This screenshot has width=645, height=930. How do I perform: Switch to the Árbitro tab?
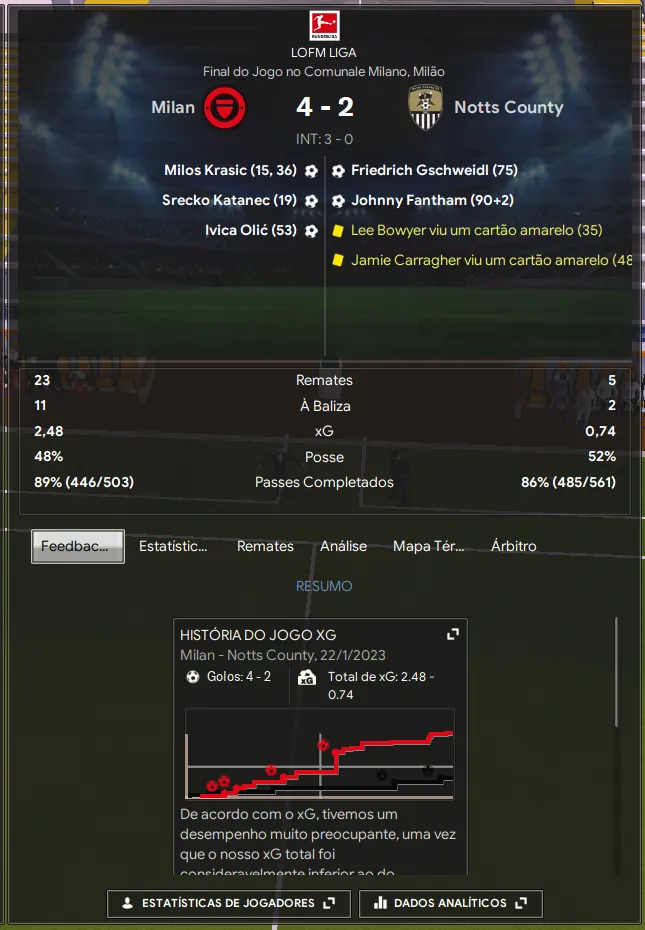click(514, 547)
